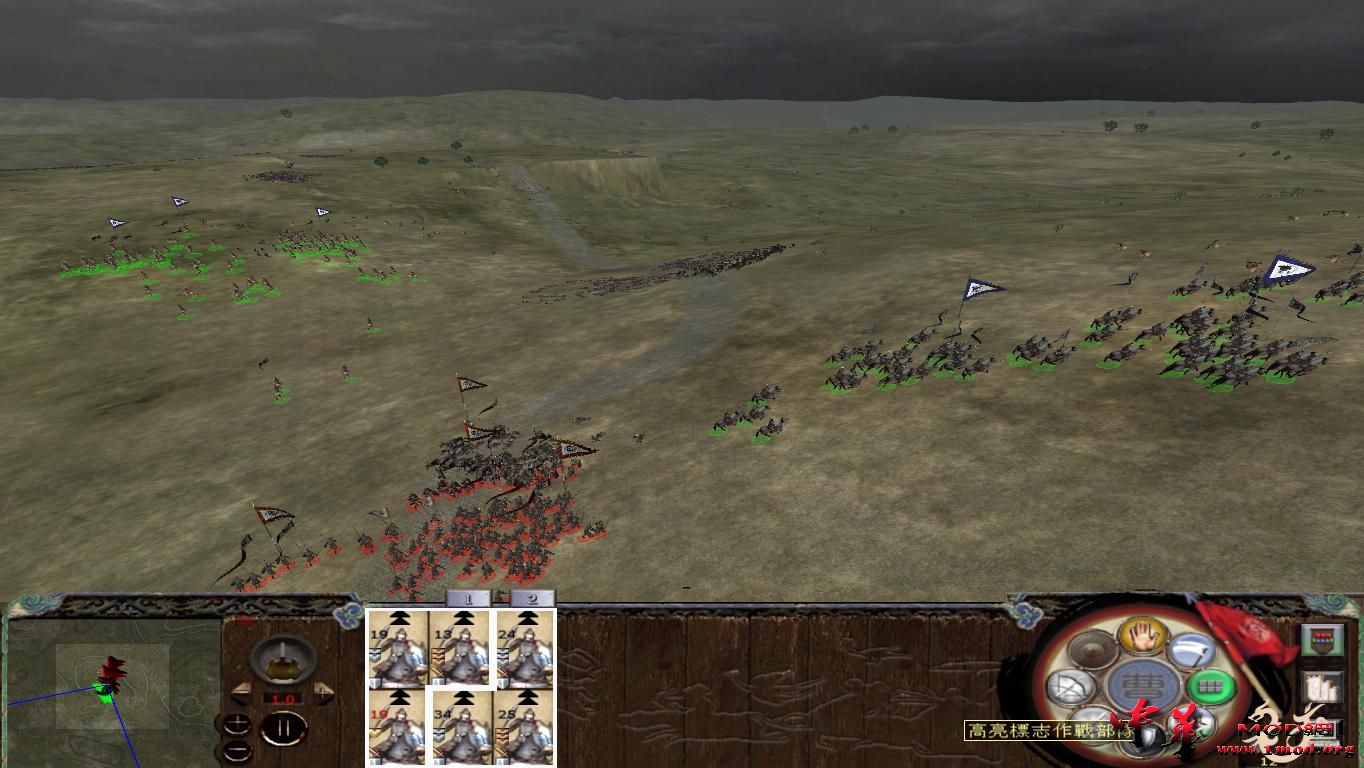The image size is (1364, 768).
Task: Switch to unit group tab 2
Action: pyautogui.click(x=531, y=599)
